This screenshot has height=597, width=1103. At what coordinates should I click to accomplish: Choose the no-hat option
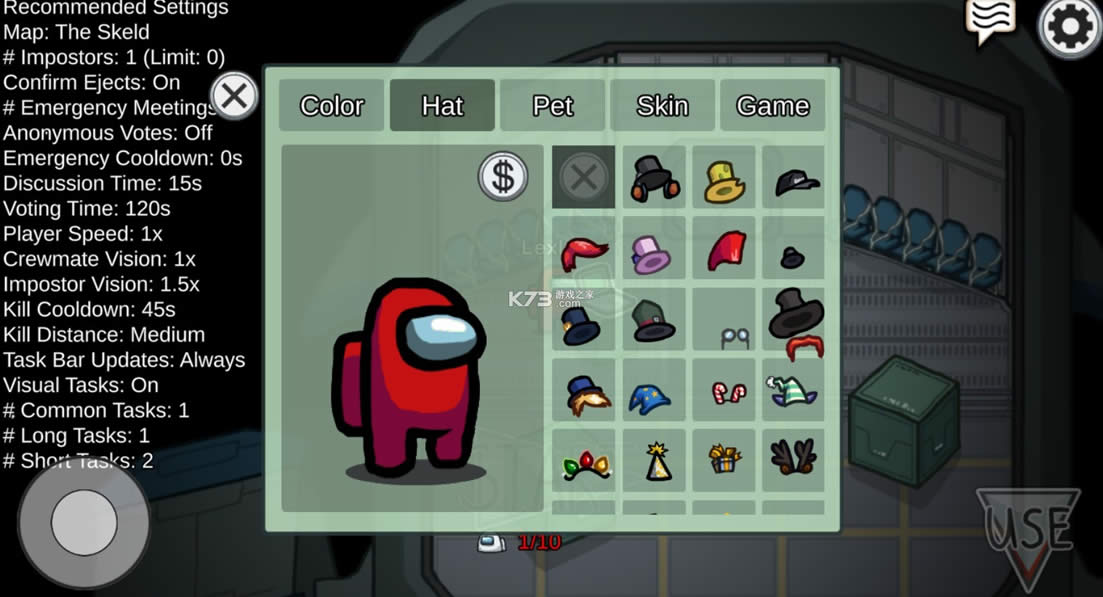click(x=584, y=178)
